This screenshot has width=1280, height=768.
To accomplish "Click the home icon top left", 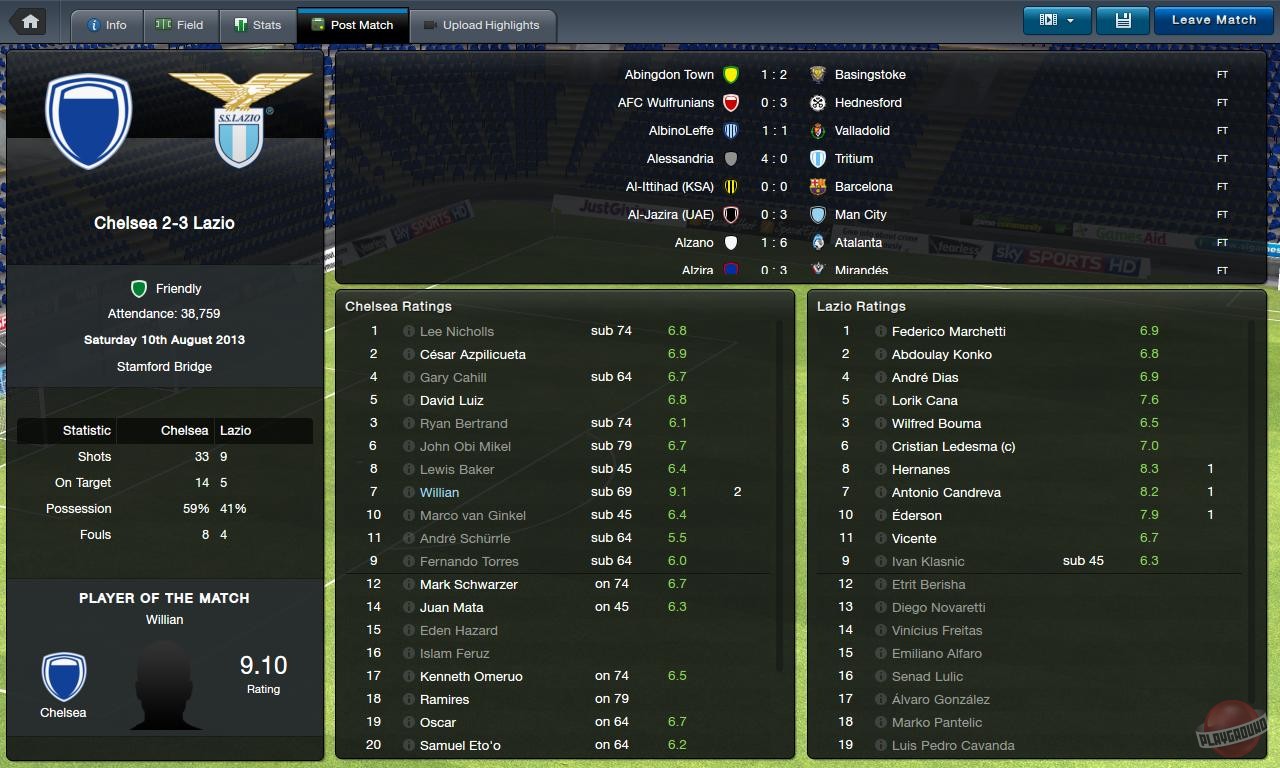I will pos(27,20).
